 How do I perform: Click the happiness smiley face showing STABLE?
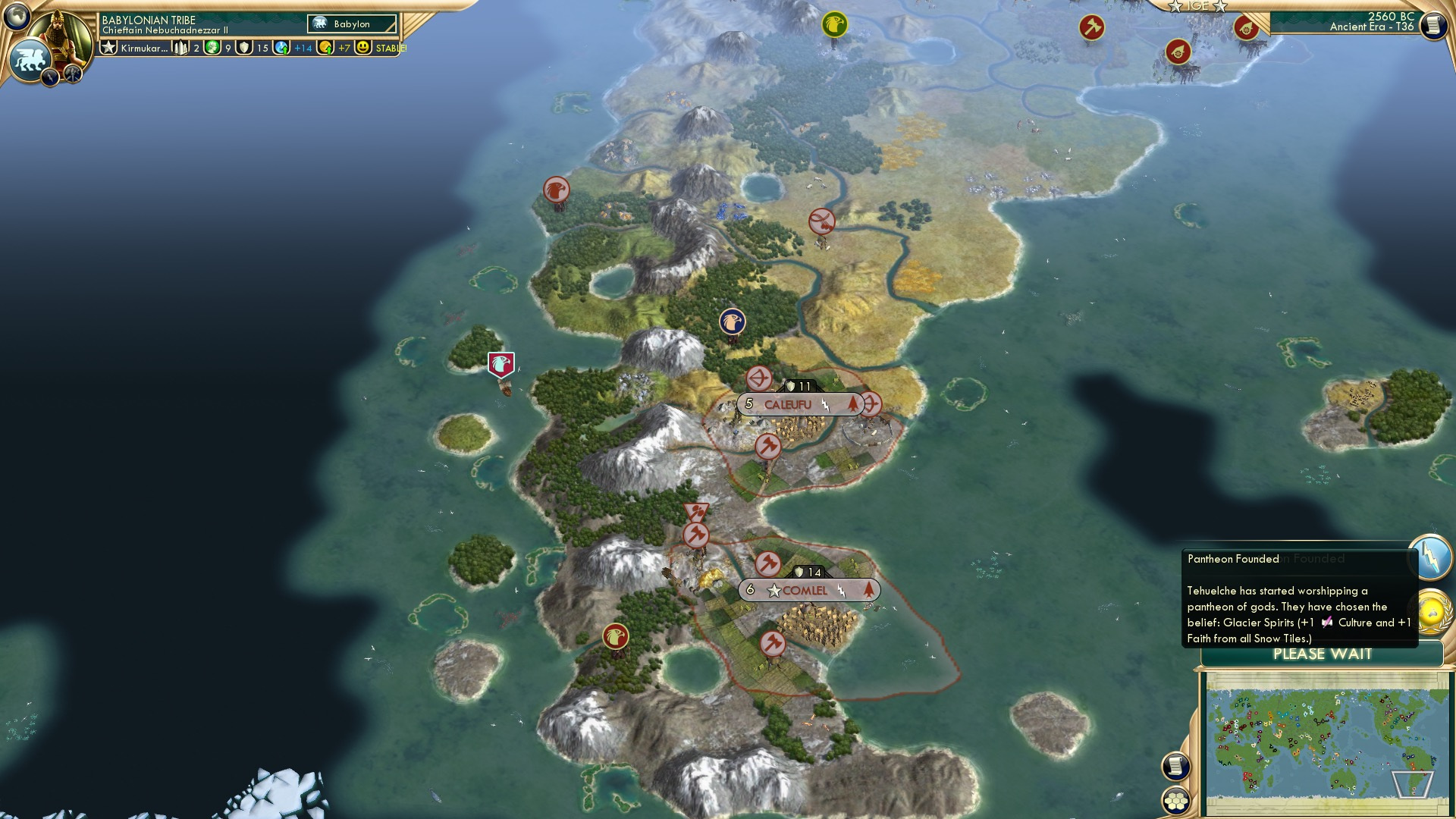pyautogui.click(x=363, y=48)
